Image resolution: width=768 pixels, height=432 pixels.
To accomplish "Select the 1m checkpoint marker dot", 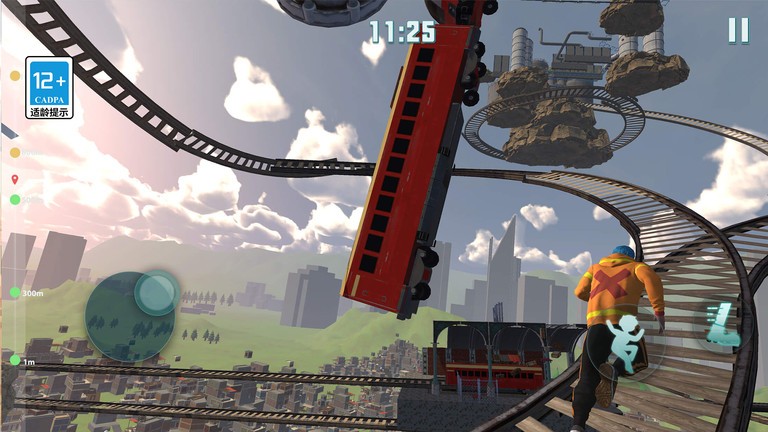I will 15,360.
